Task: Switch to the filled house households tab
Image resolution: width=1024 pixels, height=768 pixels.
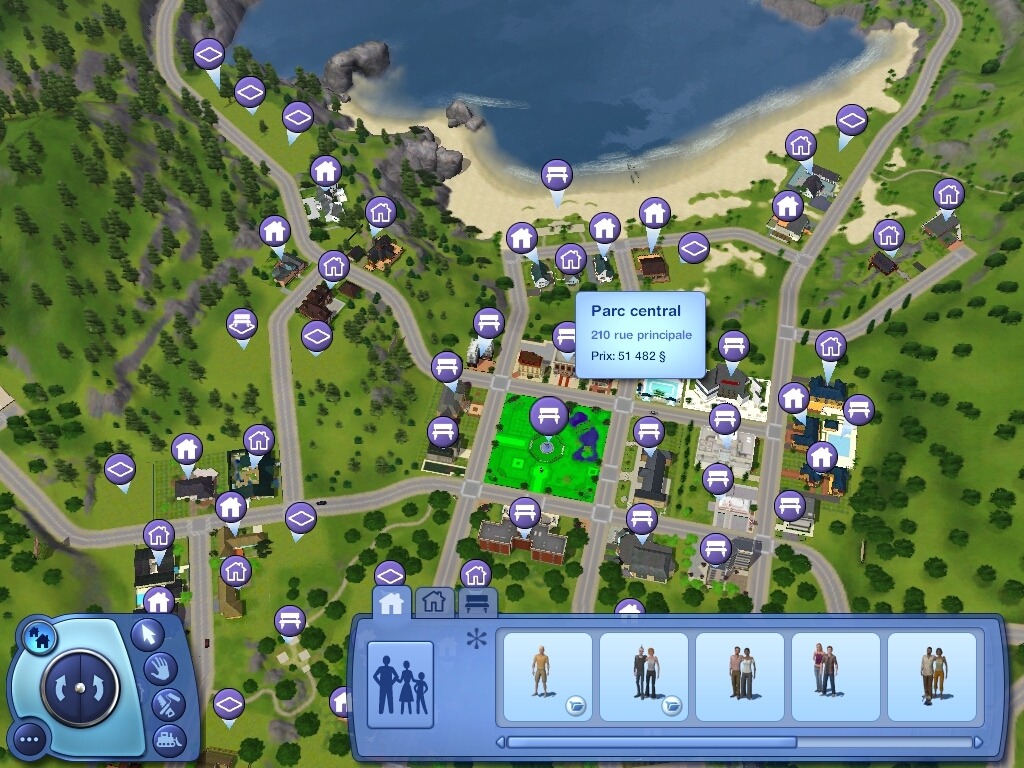Action: pos(391,602)
